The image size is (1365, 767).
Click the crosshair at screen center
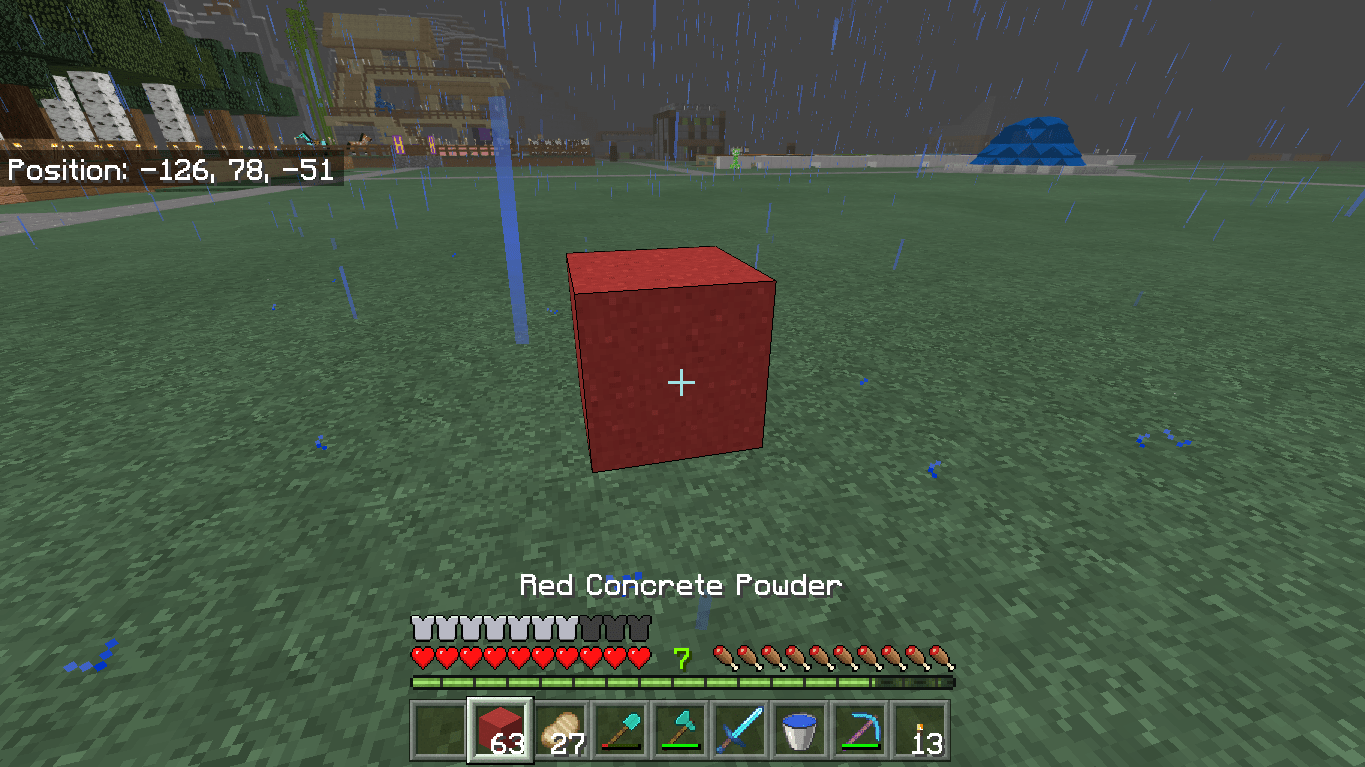tap(682, 382)
